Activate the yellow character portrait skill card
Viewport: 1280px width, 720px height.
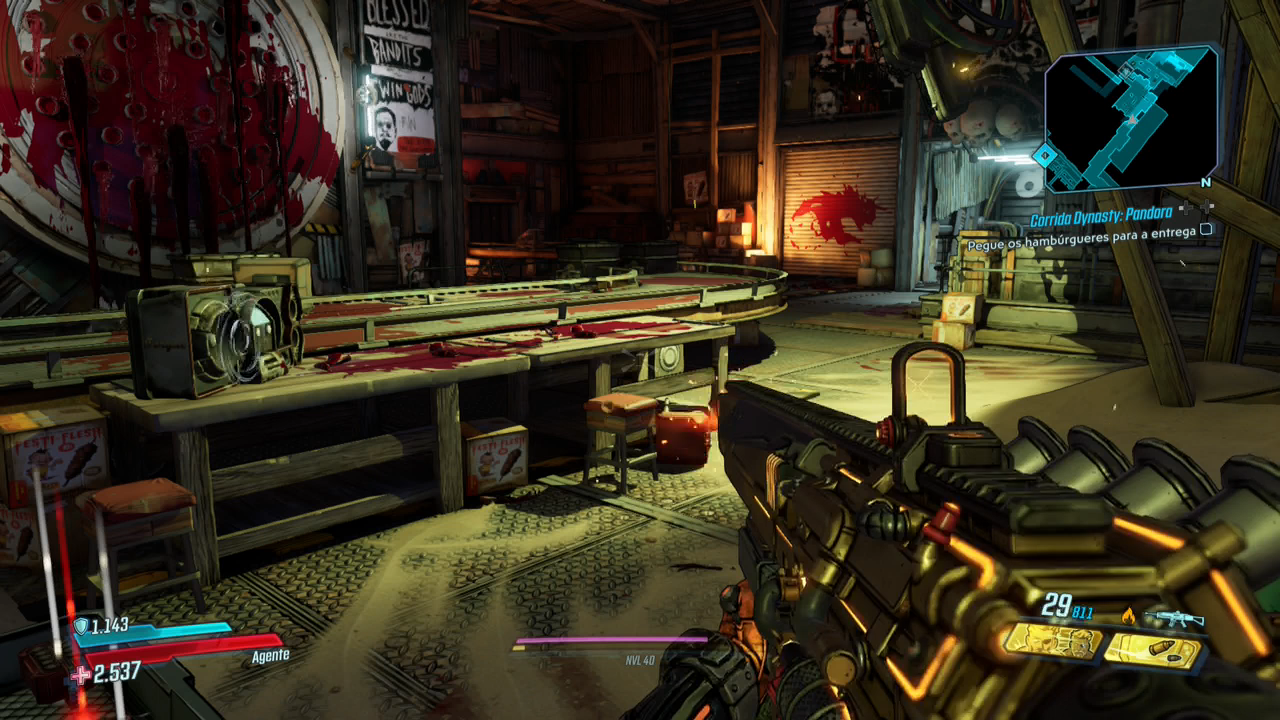[1051, 642]
